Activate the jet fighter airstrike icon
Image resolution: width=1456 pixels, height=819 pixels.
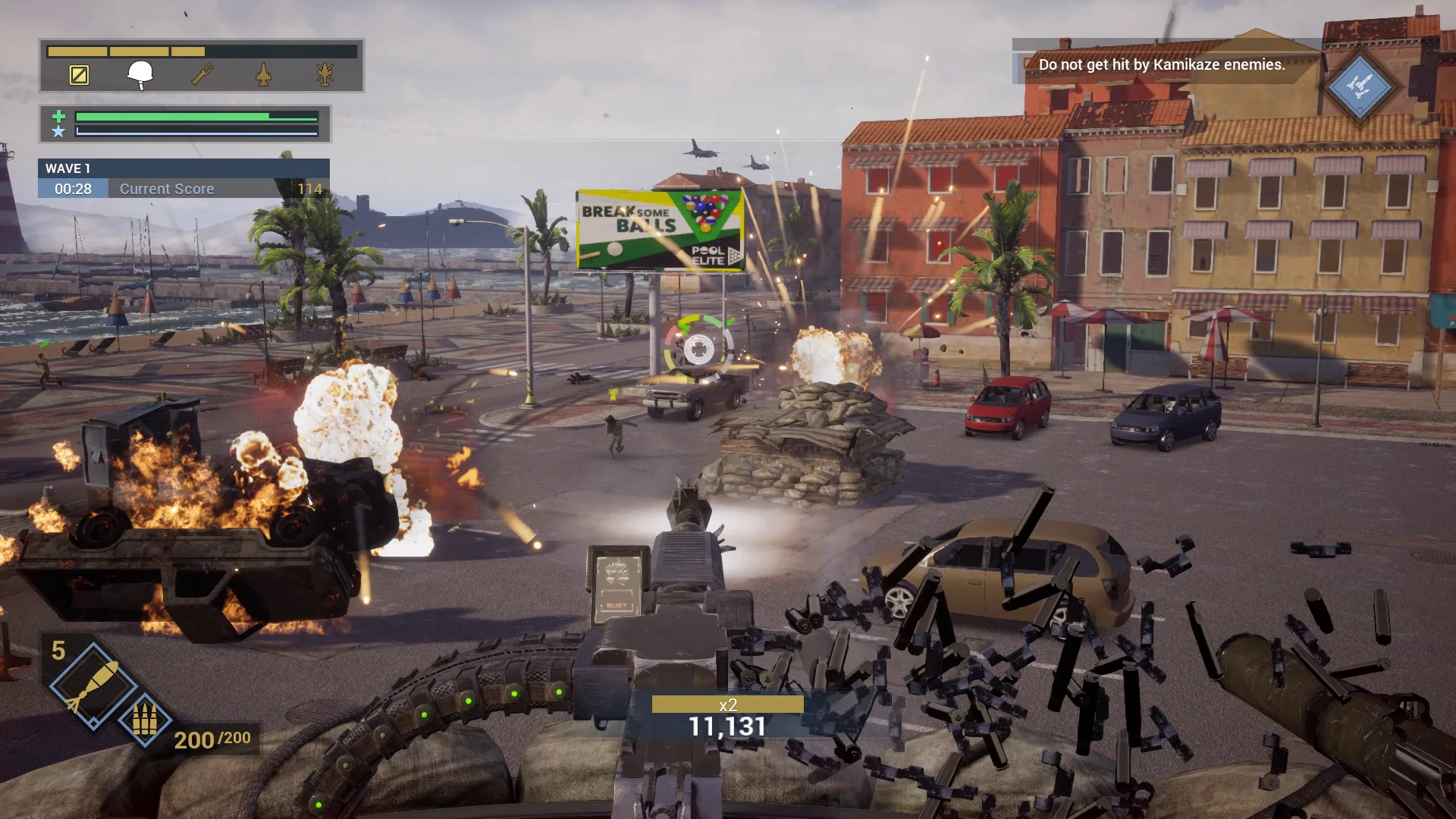pos(262,75)
